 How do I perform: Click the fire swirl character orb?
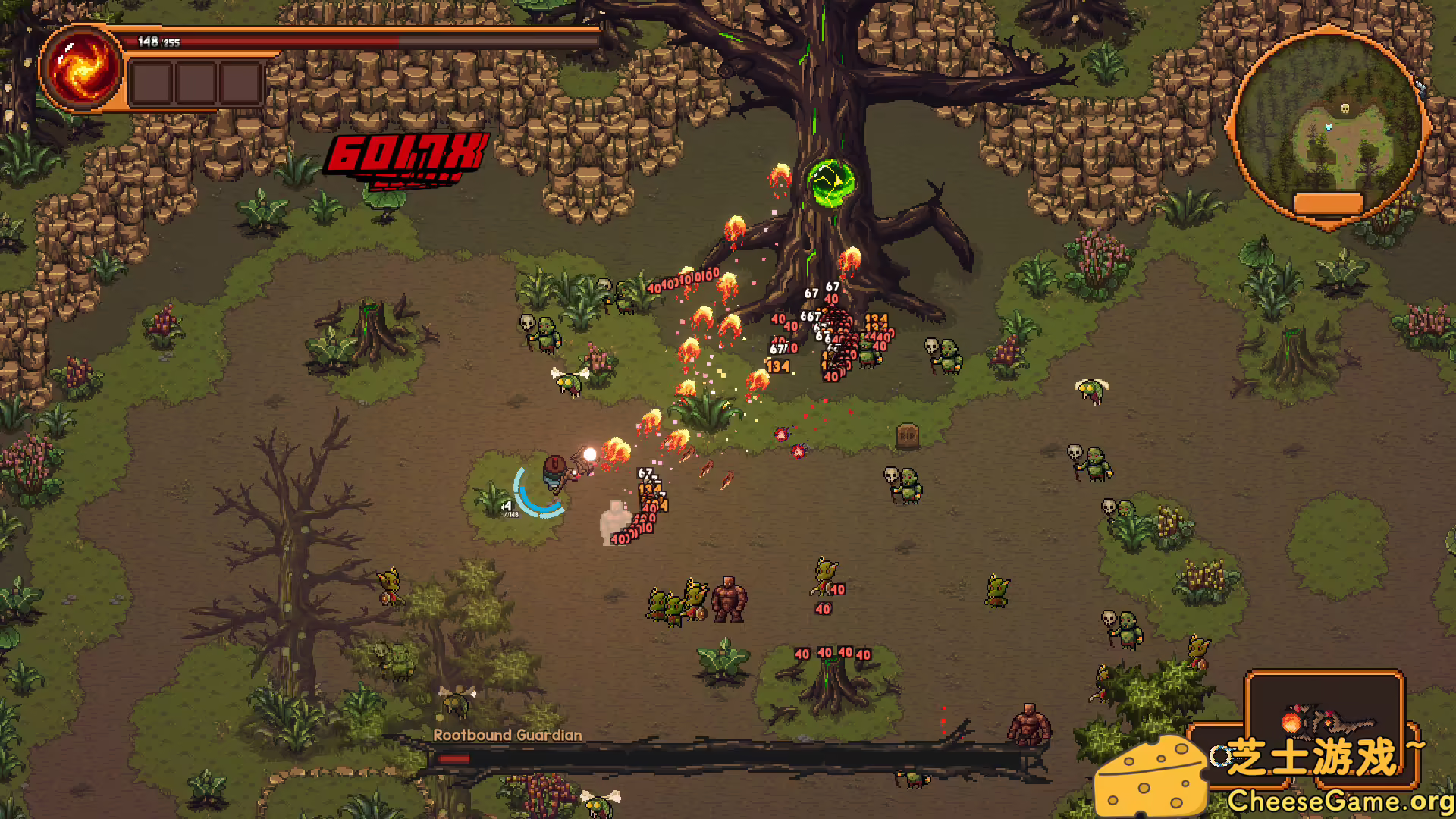point(82,68)
